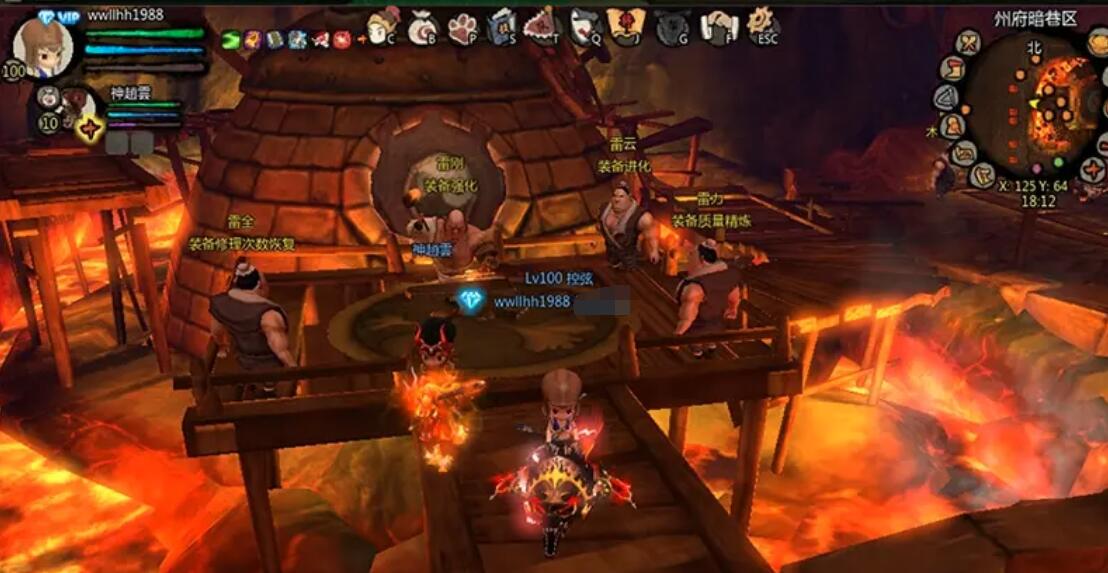
Task: Click the menu icon labeled T
Action: 542,25
